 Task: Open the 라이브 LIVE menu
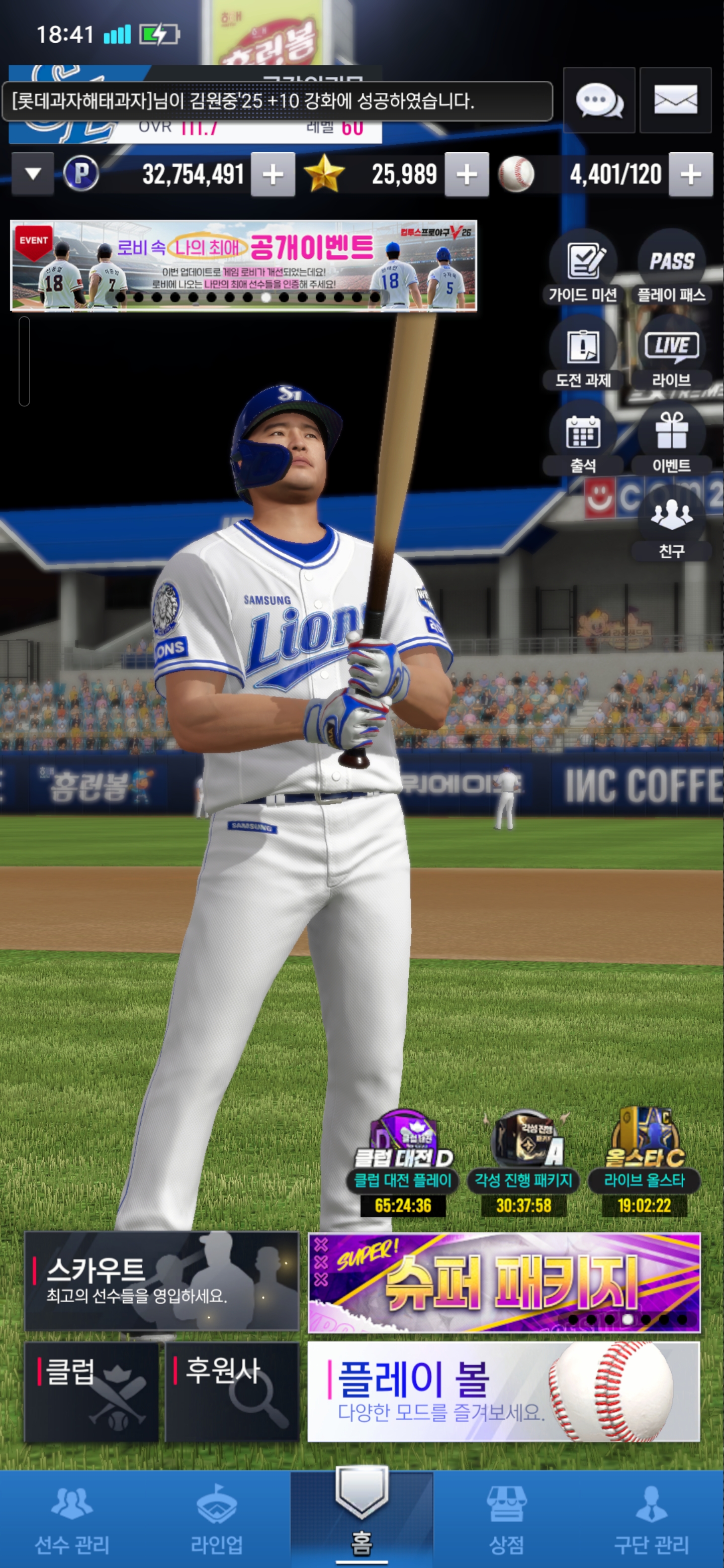(x=671, y=354)
